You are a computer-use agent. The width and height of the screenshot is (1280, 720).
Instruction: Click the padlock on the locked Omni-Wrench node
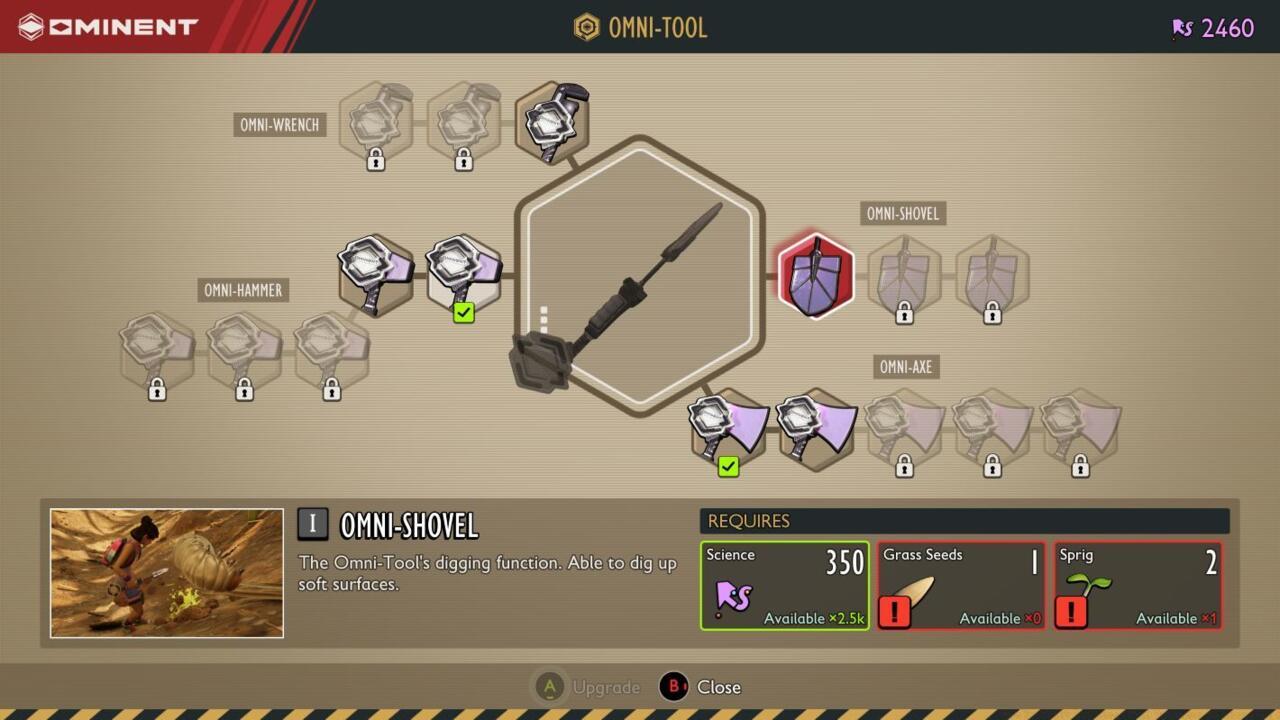point(375,157)
